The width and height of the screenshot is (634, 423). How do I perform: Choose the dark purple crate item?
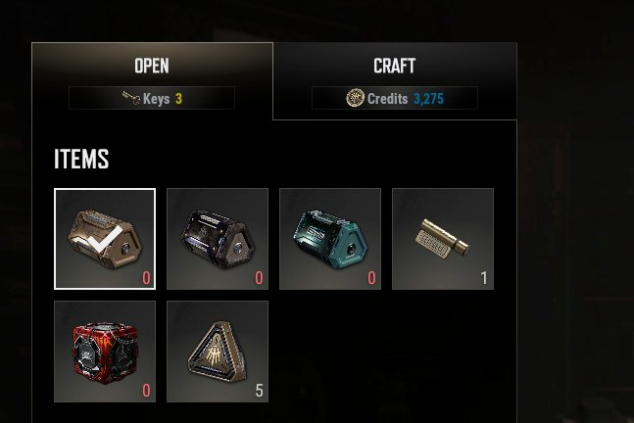click(217, 238)
